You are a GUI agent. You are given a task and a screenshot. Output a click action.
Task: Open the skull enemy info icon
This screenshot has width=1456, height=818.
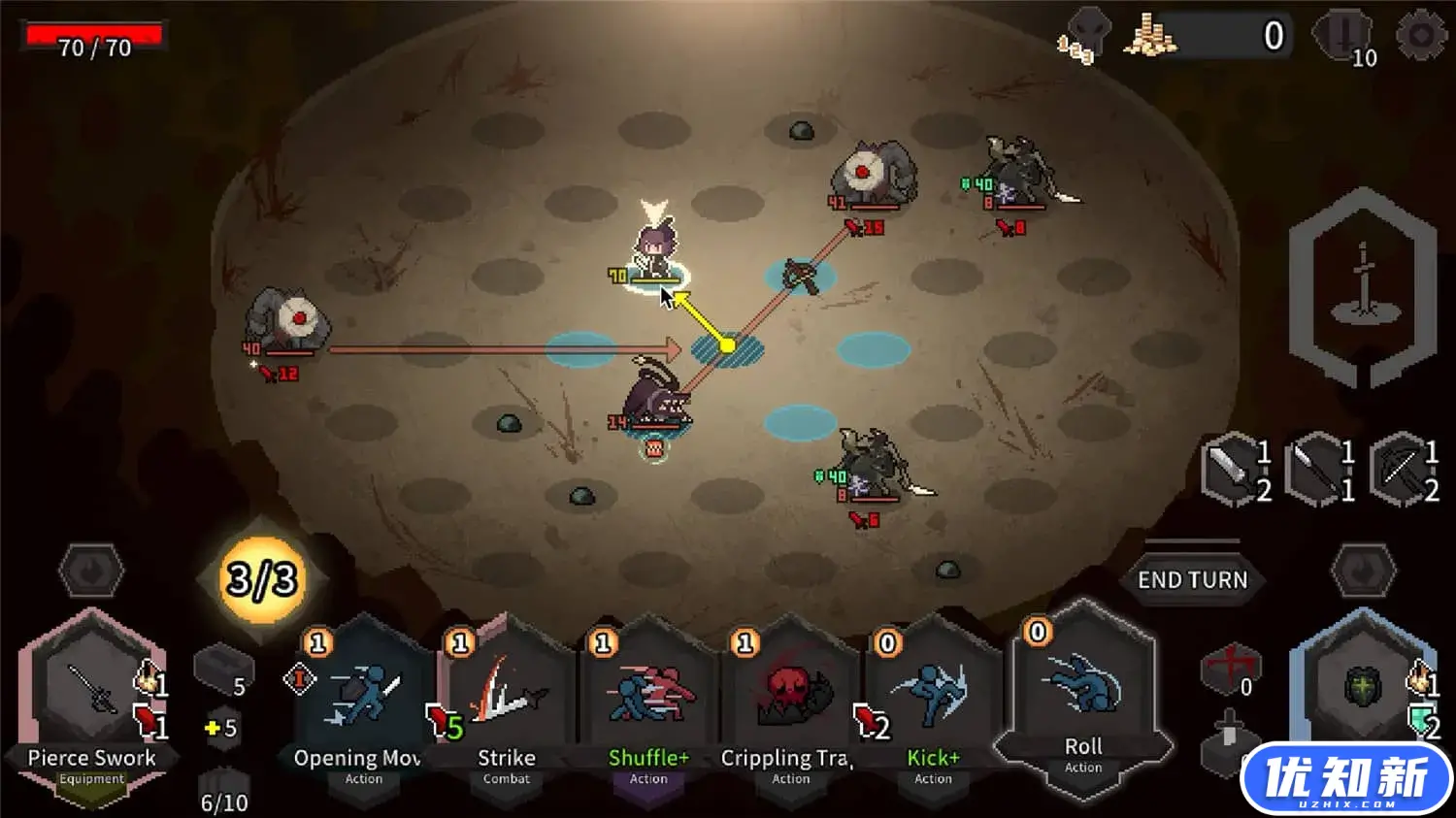pyautogui.click(x=1081, y=35)
